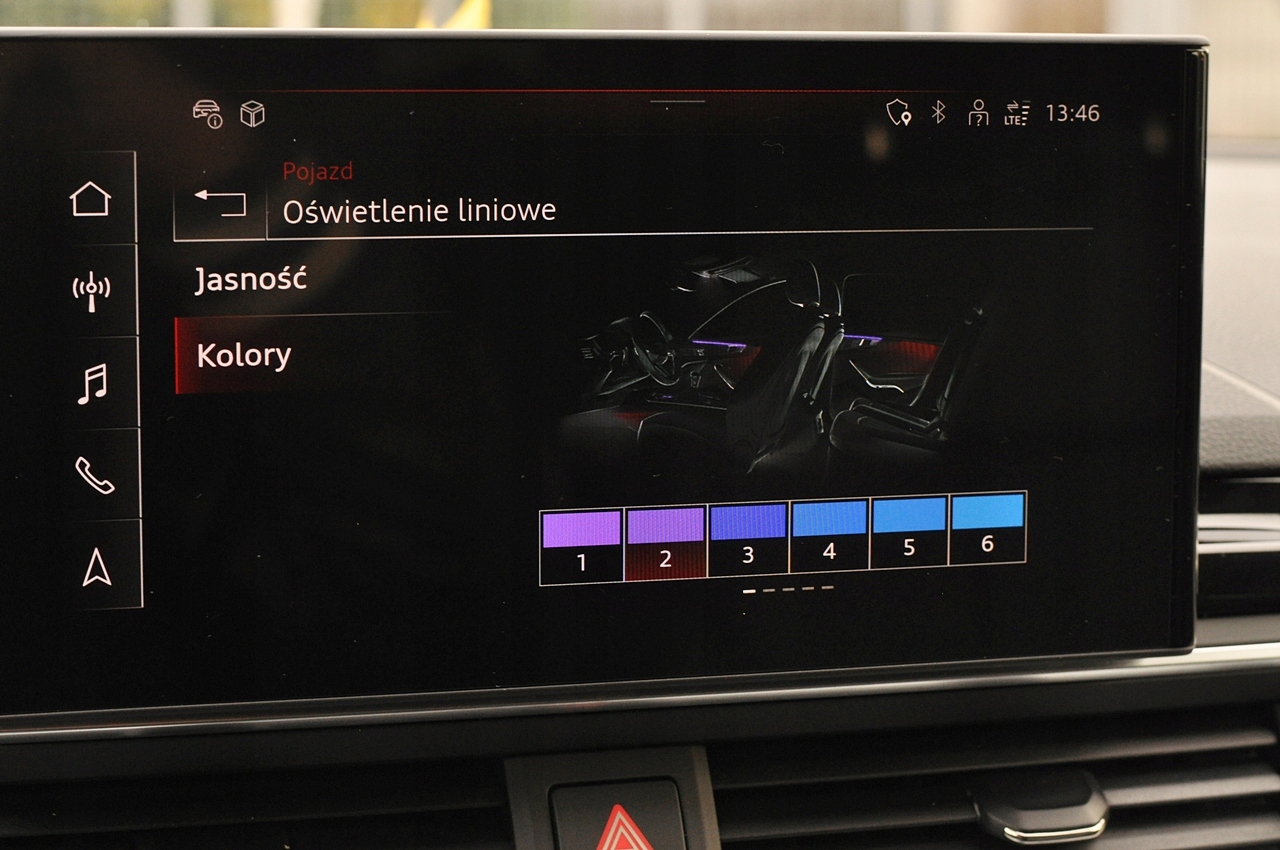The image size is (1280, 850).
Task: Tap the car info status icon
Action: click(x=208, y=113)
